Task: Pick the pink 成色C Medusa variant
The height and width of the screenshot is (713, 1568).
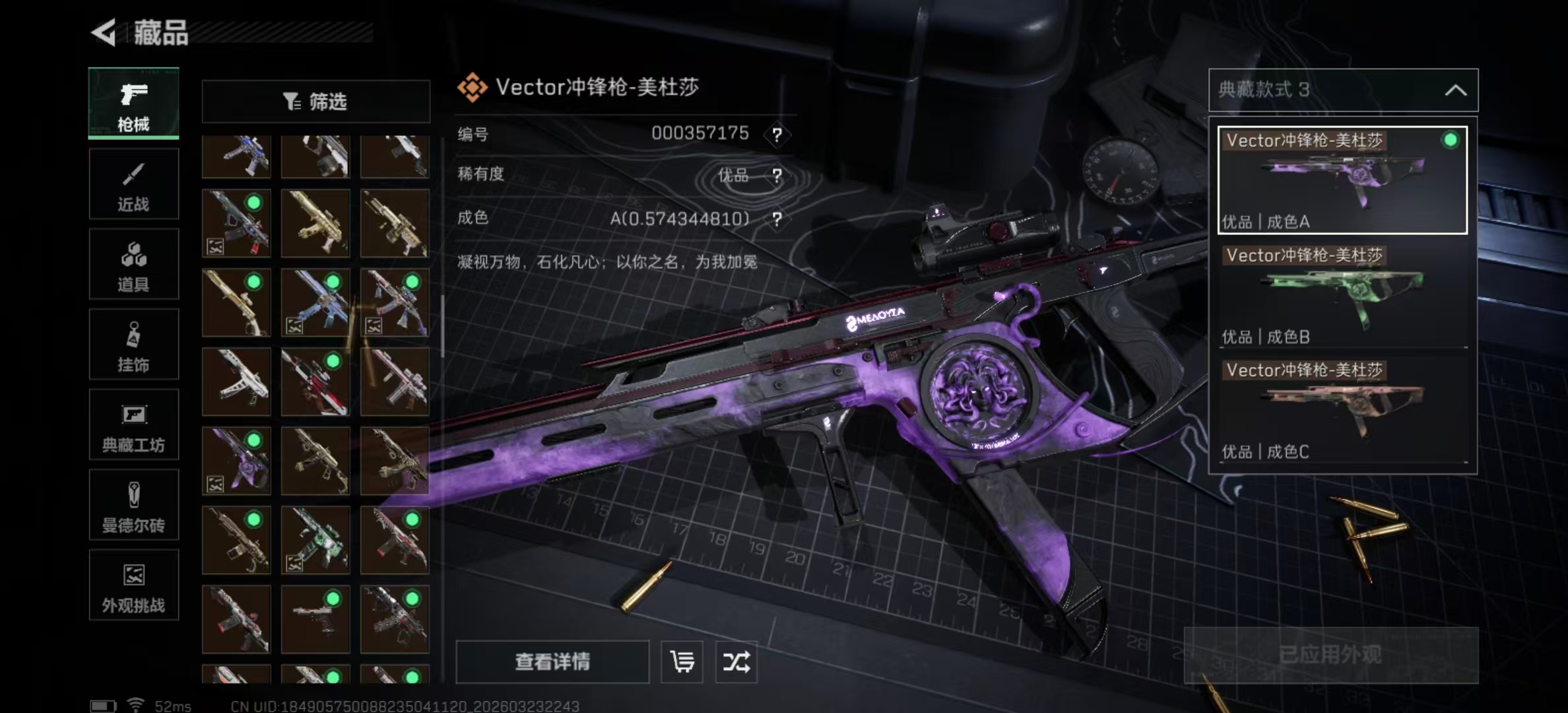Action: 1342,410
